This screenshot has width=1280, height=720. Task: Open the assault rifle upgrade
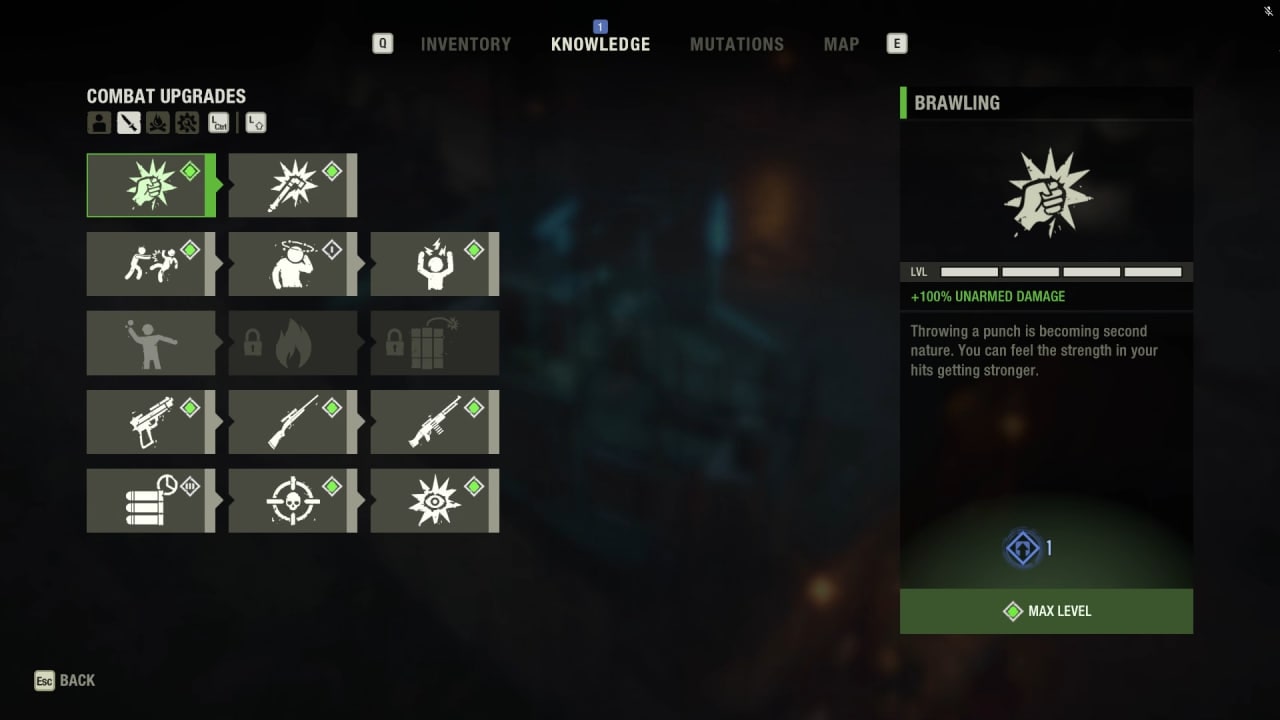[435, 421]
